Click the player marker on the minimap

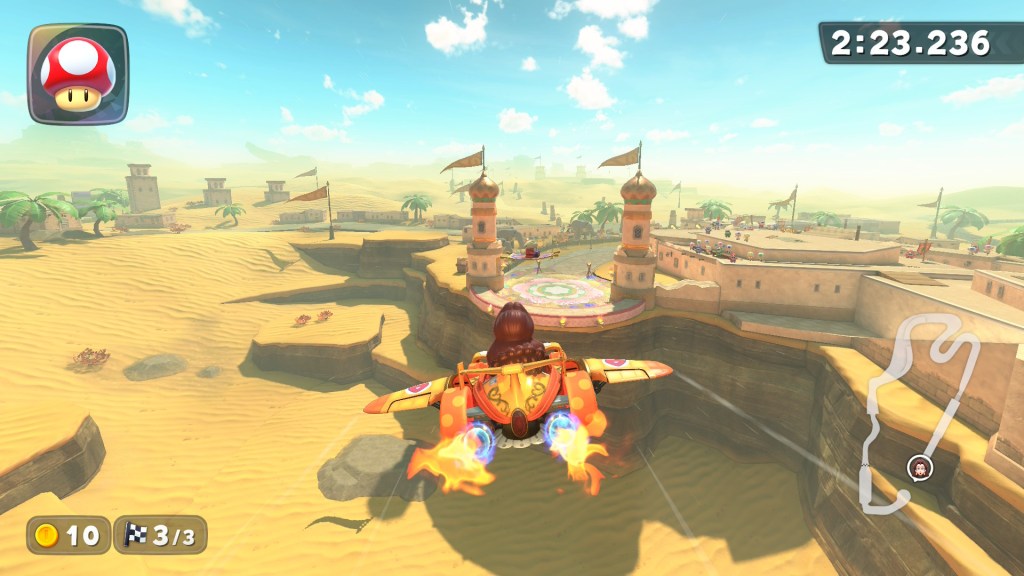point(918,467)
